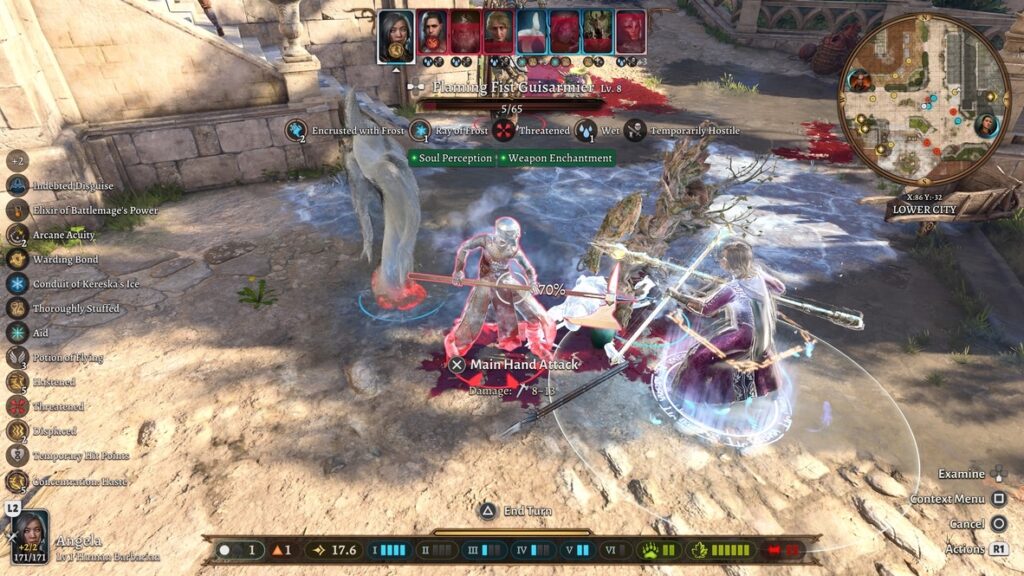1024x576 pixels.
Task: Inspect the Threatened status on the enemy
Action: pos(505,130)
